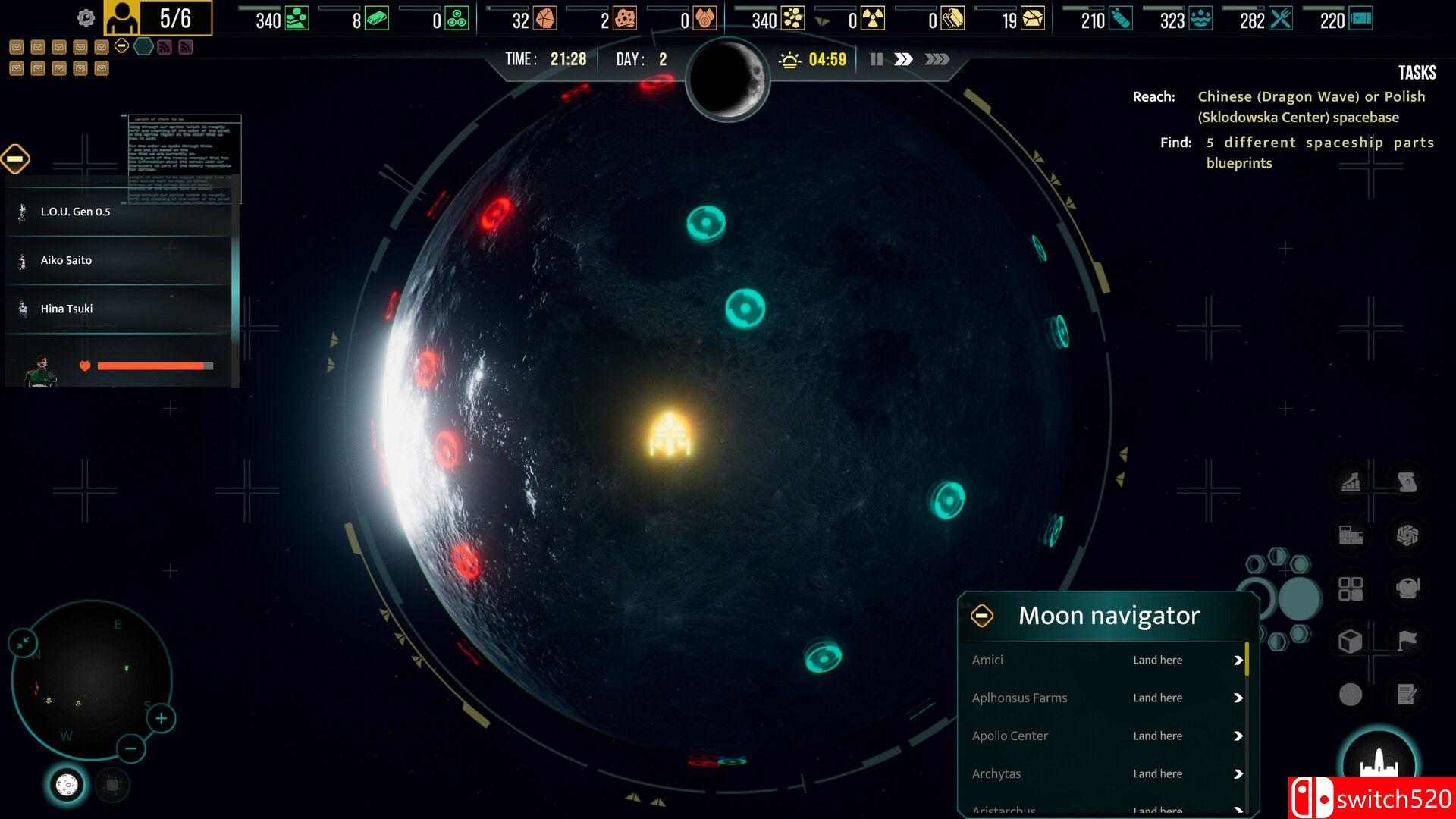The image size is (1456, 819).
Task: Land here at Aplhonsus Farms
Action: pos(1157,698)
